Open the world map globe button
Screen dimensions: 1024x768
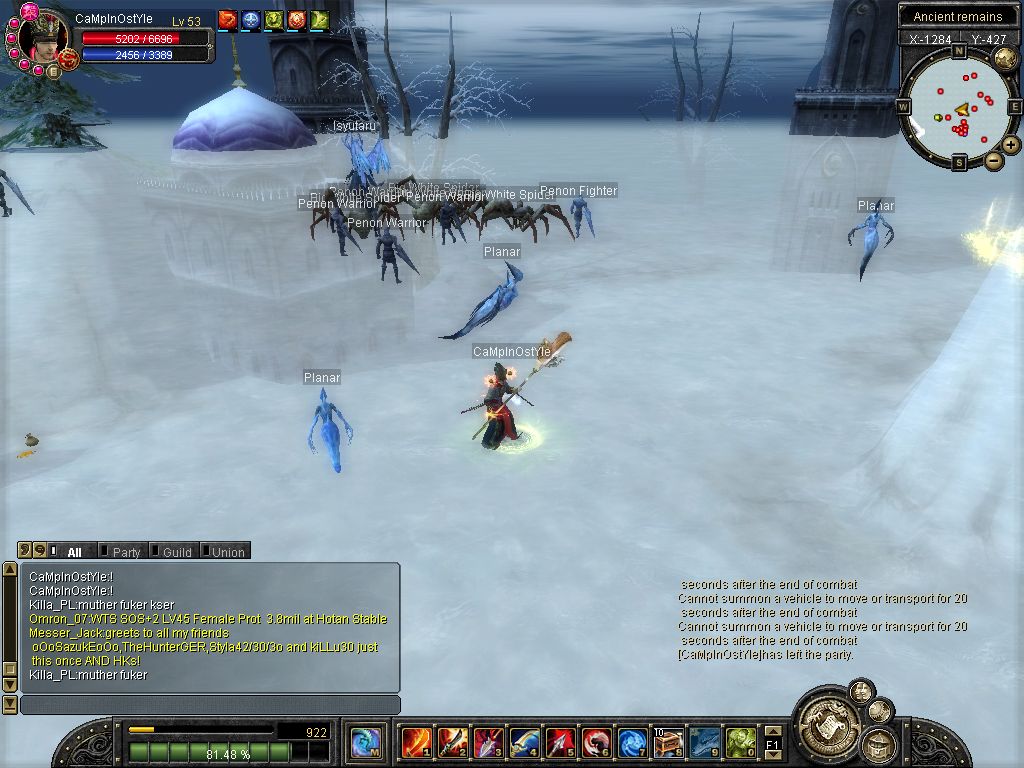(x=1005, y=59)
